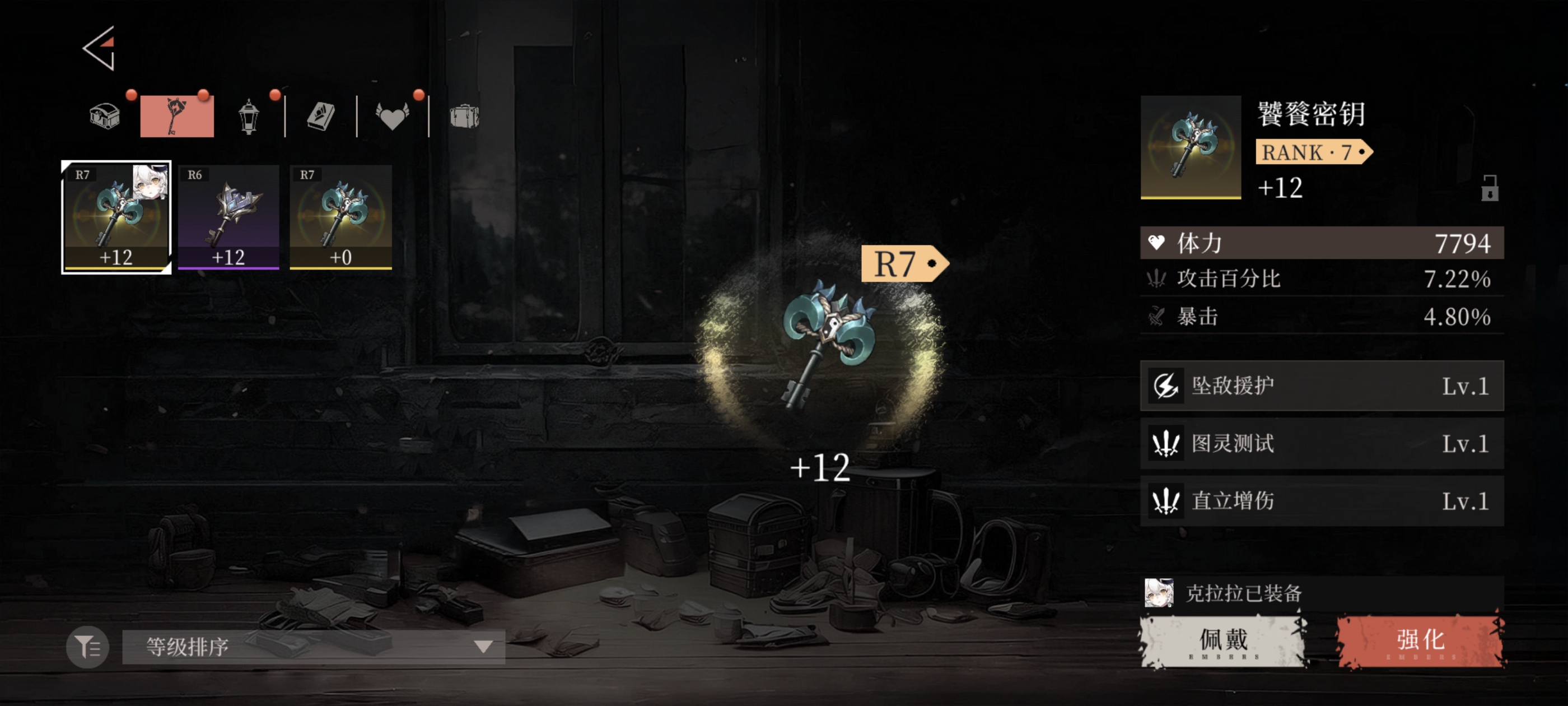Image resolution: width=1568 pixels, height=706 pixels.
Task: Pick the R7 +0 key
Action: pos(340,217)
